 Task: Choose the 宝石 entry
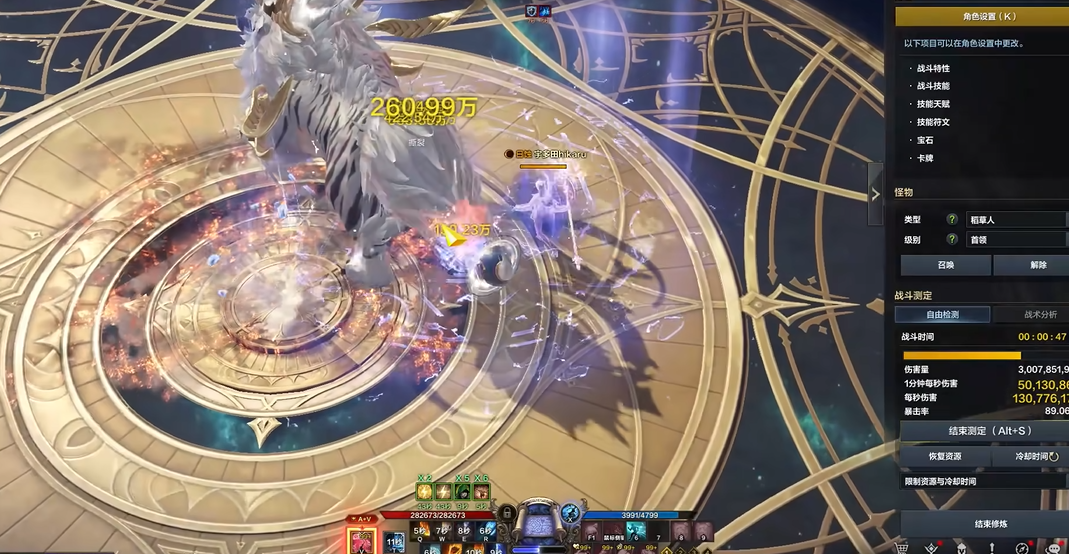925,140
